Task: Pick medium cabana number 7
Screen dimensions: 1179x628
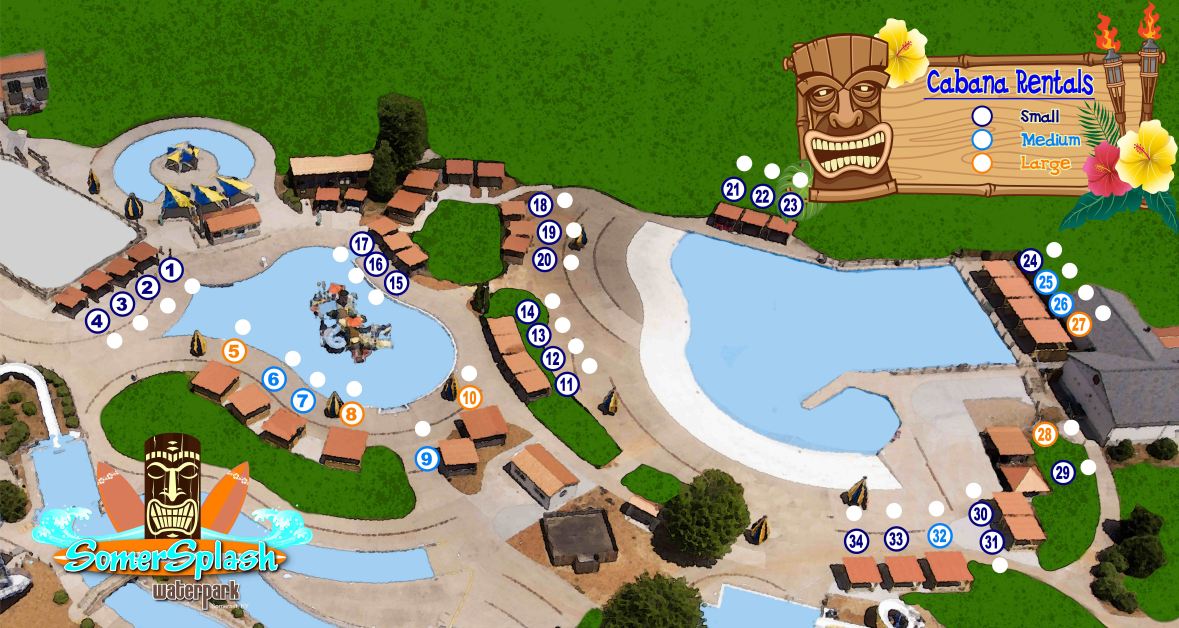Action: 304,401
